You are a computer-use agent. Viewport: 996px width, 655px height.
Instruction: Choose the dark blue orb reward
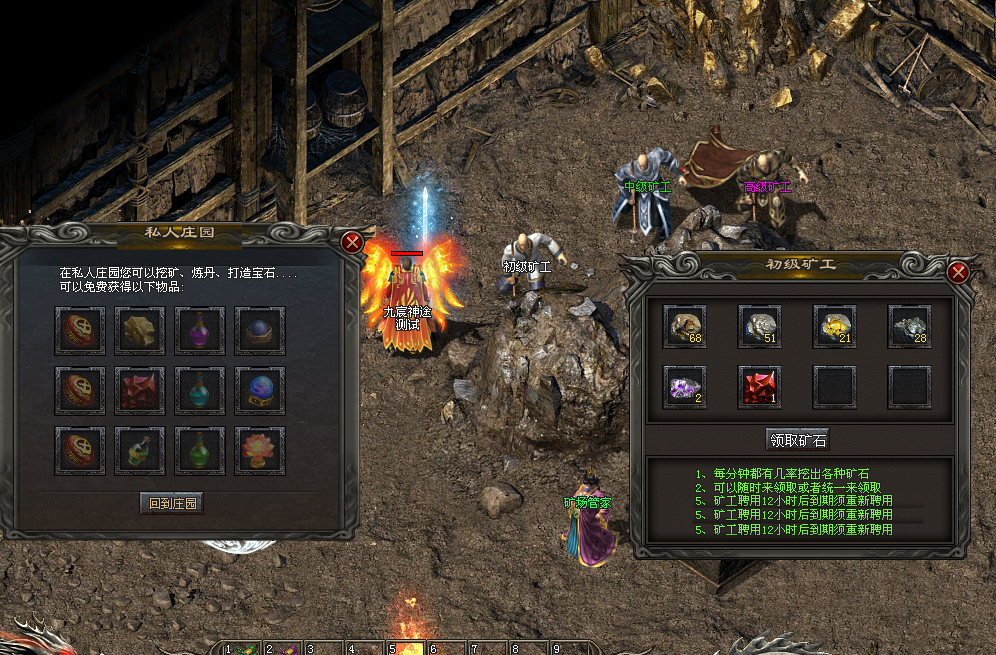tap(260, 329)
